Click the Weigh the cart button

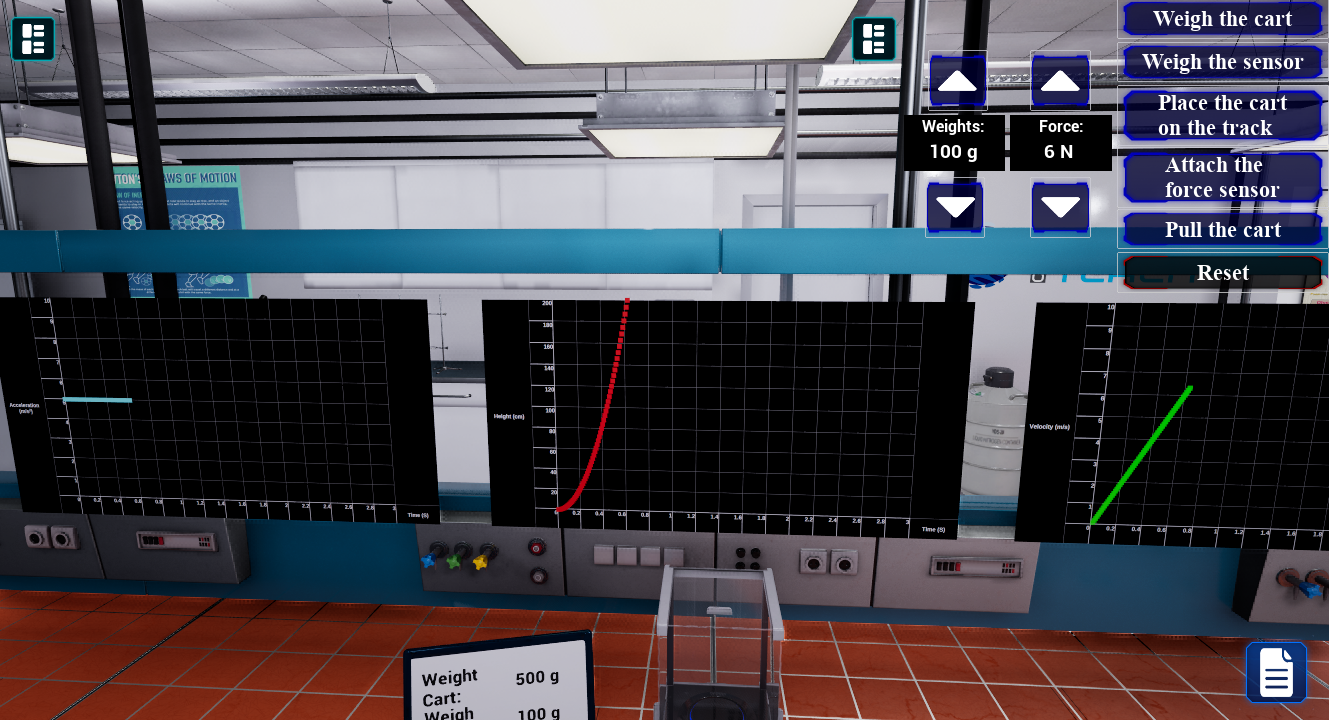point(1222,18)
